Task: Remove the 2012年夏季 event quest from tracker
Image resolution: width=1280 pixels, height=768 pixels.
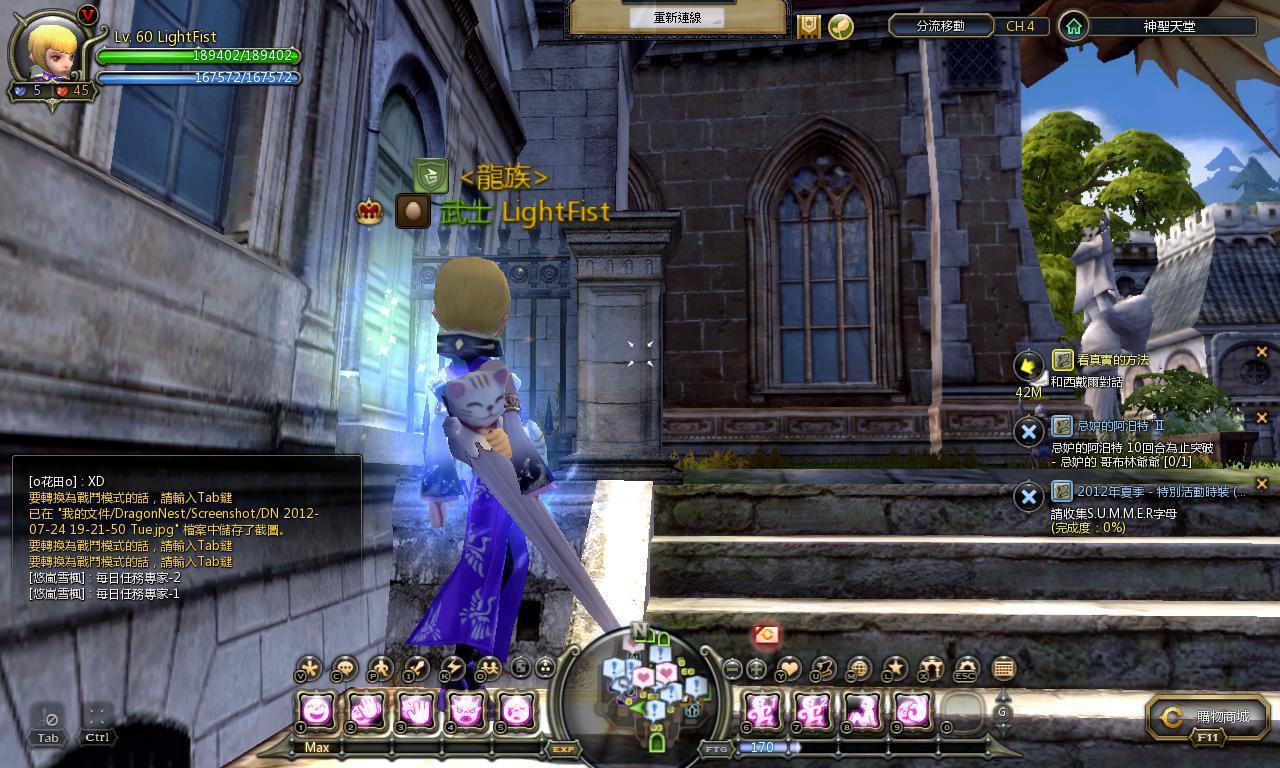Action: (x=1261, y=484)
